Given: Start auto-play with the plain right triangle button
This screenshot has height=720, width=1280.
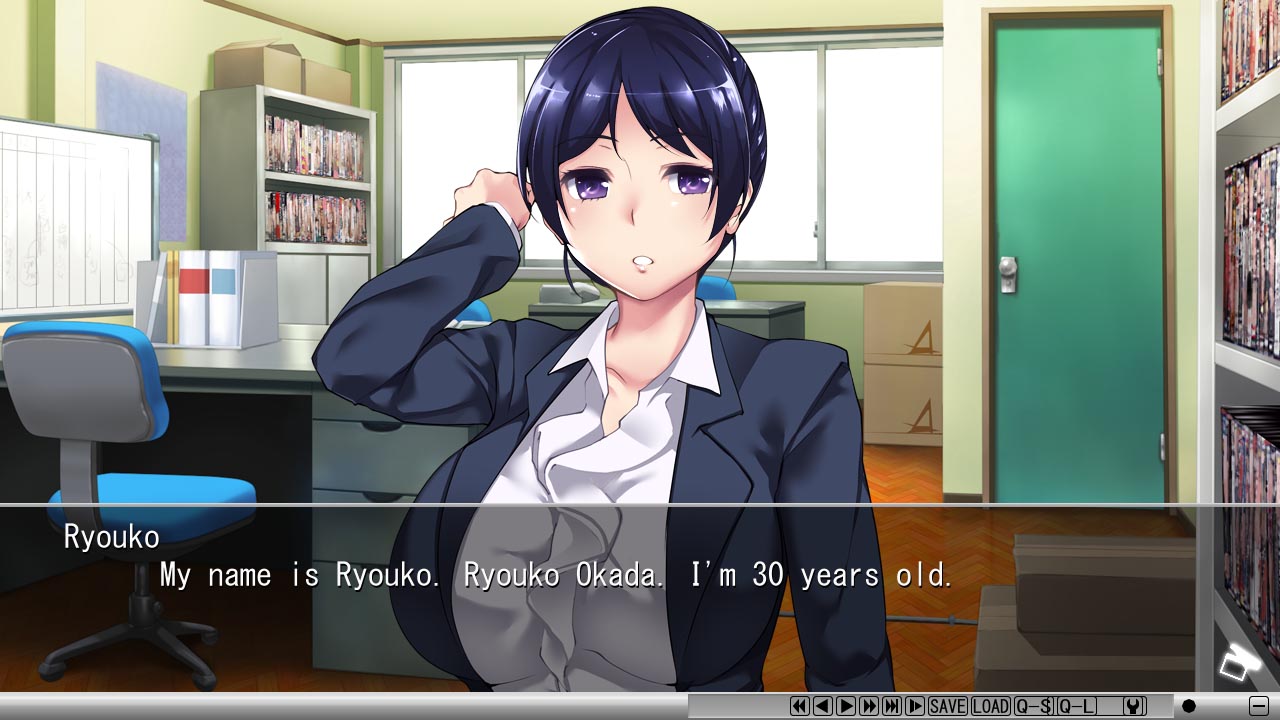Looking at the screenshot, I should pyautogui.click(x=846, y=706).
